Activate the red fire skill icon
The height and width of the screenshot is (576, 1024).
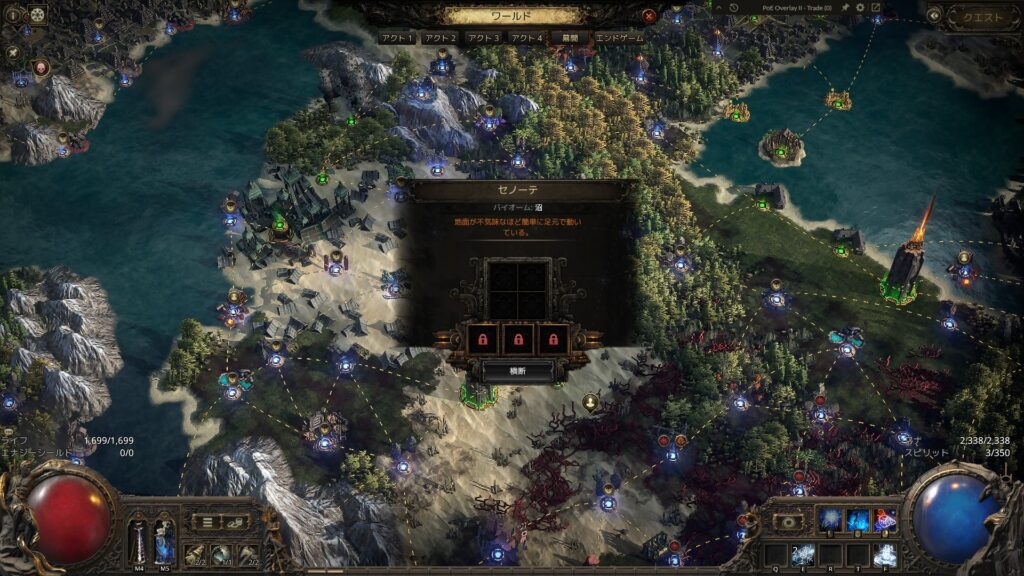click(884, 520)
